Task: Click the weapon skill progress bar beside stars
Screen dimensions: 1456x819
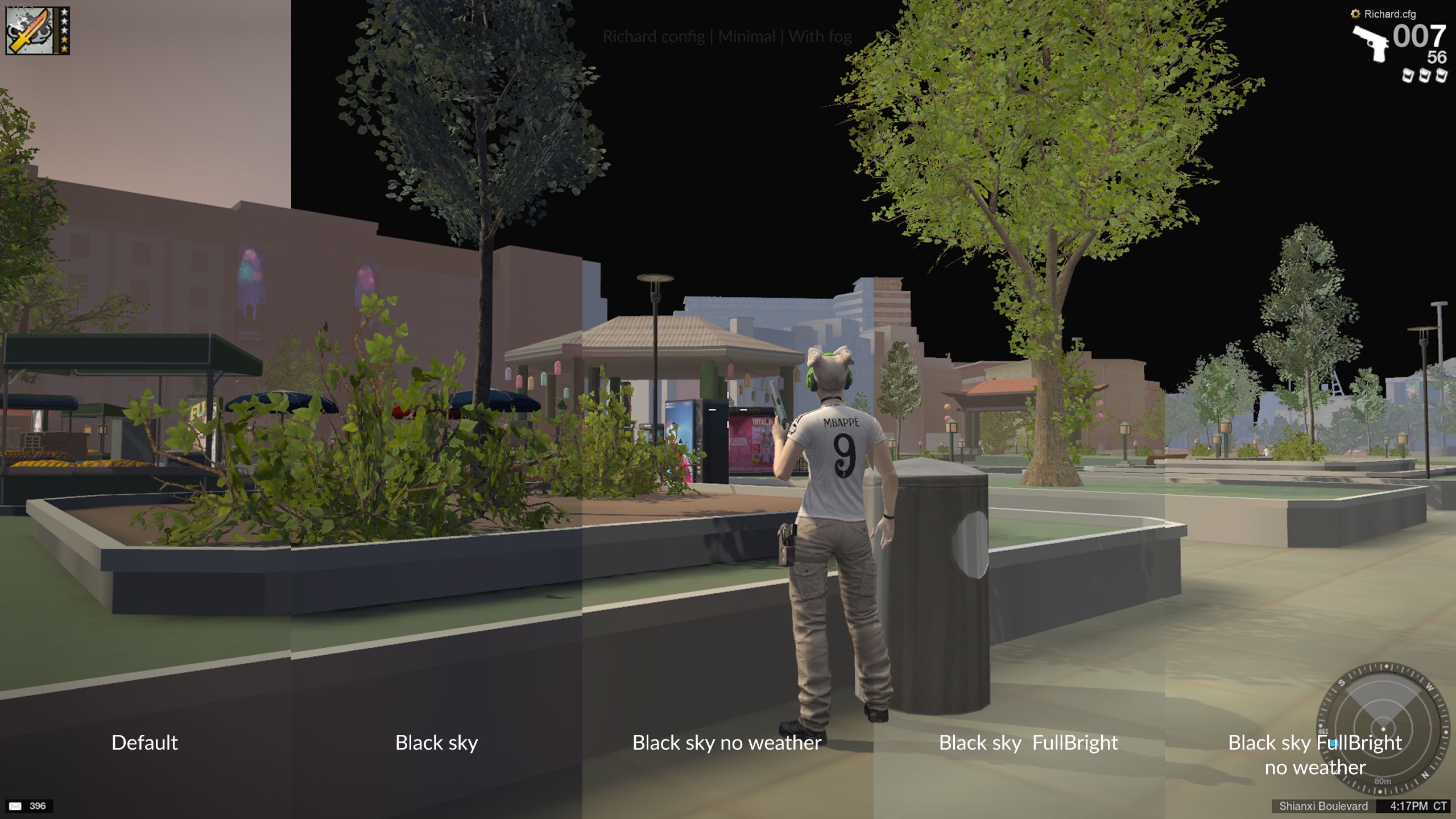Action: click(56, 31)
